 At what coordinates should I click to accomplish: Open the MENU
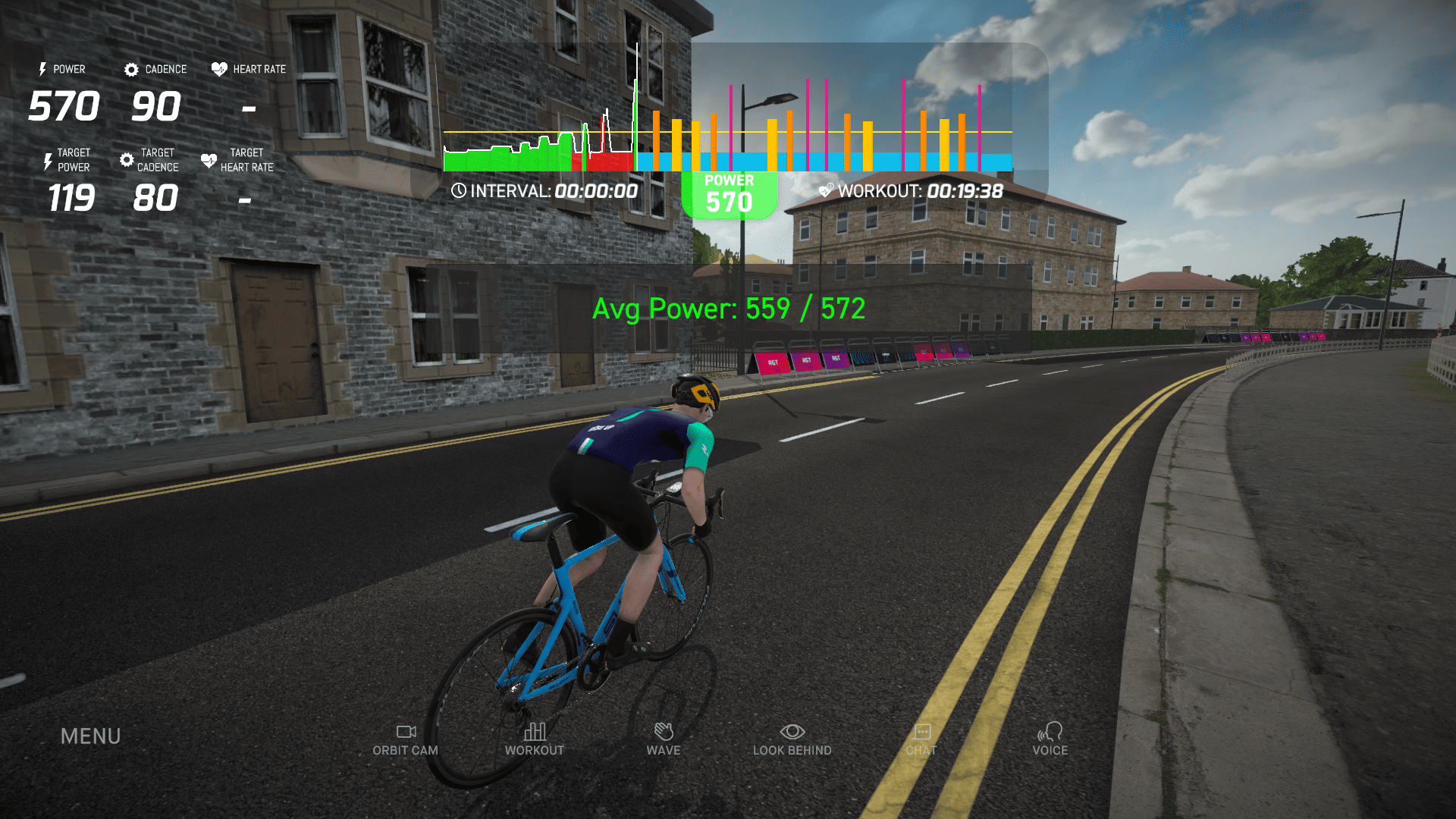90,736
